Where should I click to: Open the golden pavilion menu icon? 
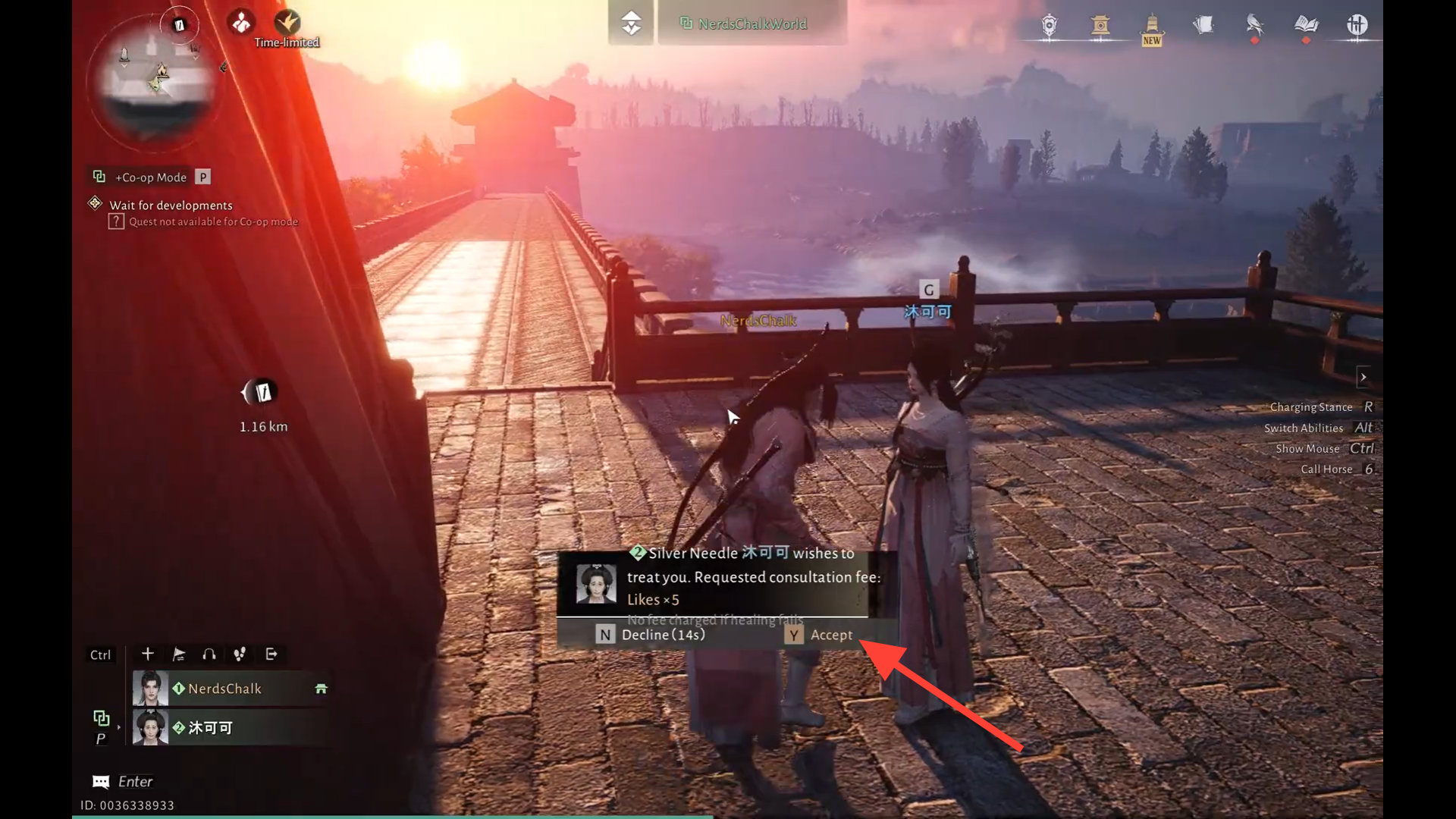[1100, 26]
